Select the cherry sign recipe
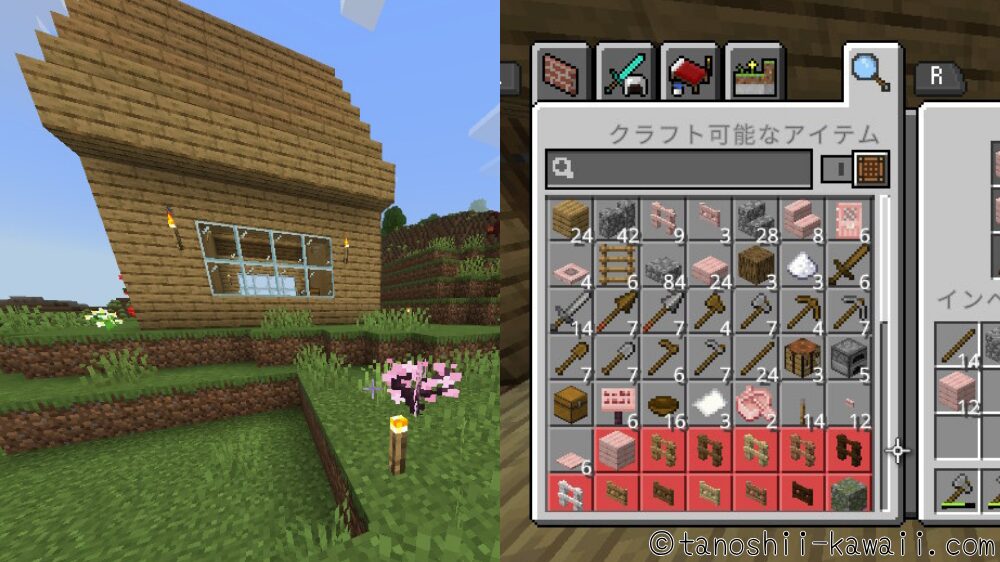Screen dimensions: 1000x562 (x=614, y=403)
